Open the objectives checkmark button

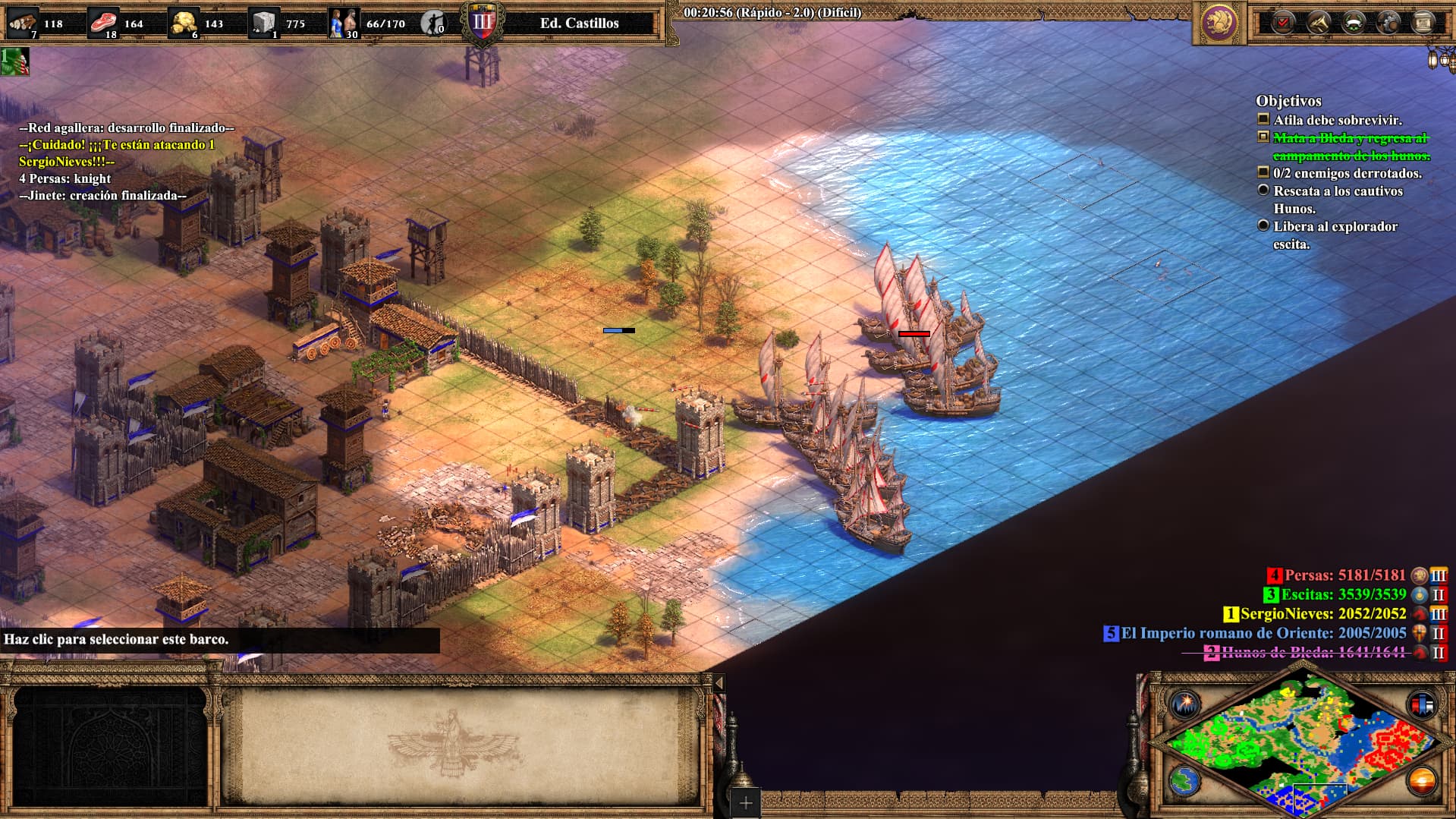(1283, 23)
